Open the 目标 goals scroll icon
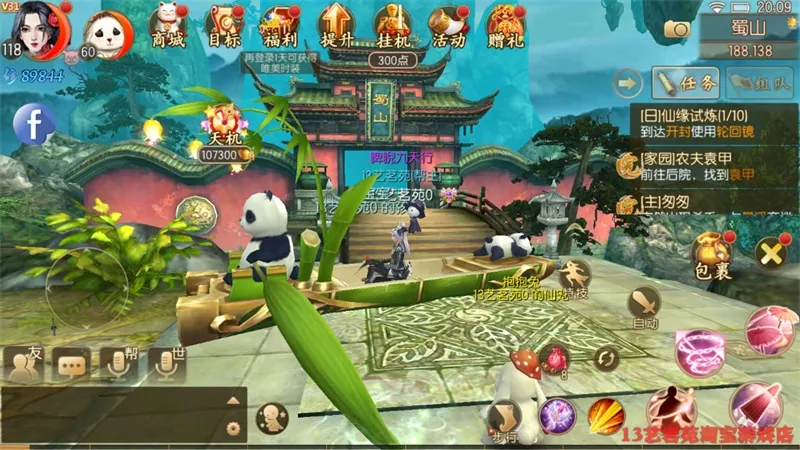Image resolution: width=800 pixels, height=450 pixels. pyautogui.click(x=225, y=24)
